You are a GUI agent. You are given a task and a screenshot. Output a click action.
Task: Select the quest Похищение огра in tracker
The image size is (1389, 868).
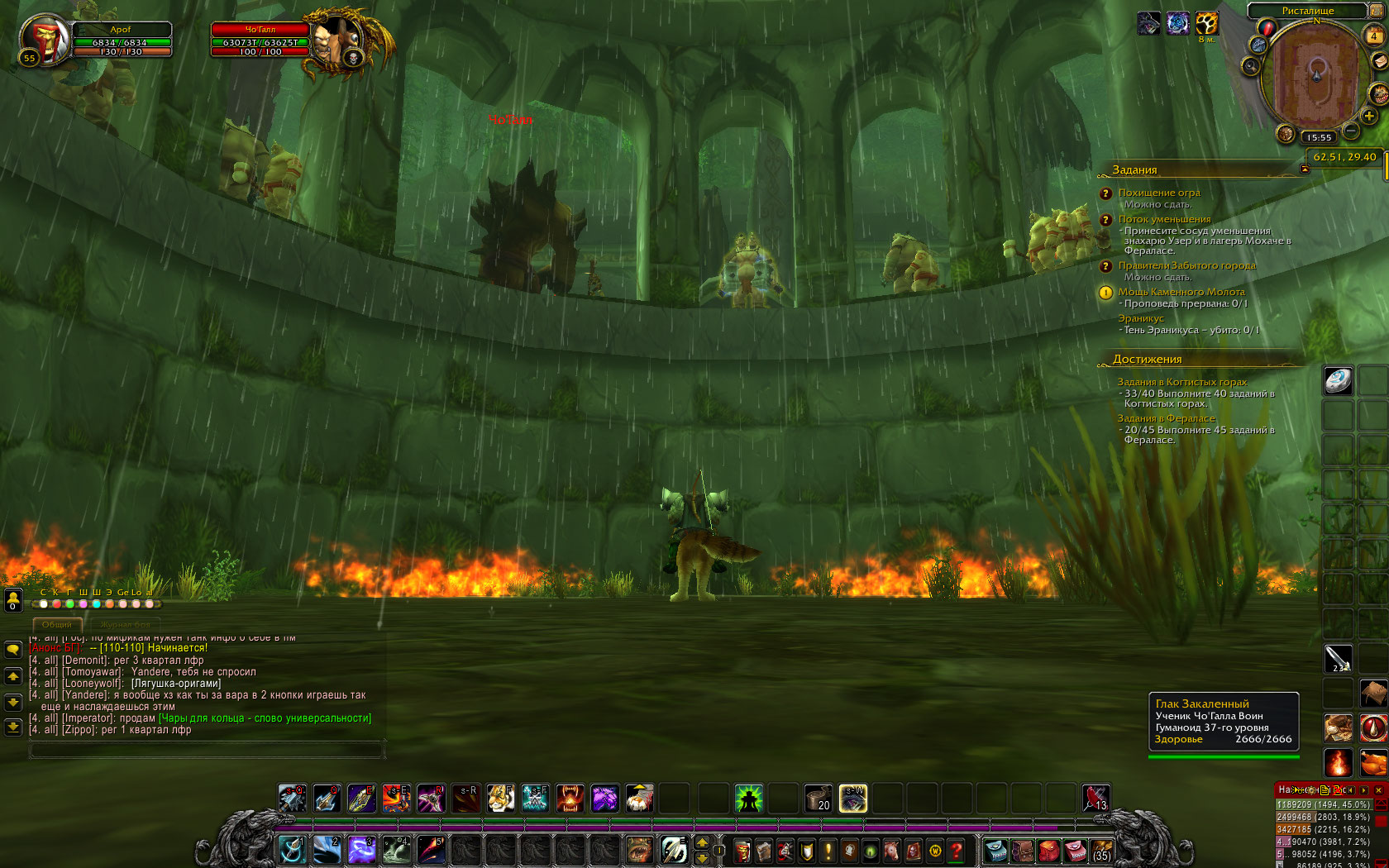[x=1158, y=193]
